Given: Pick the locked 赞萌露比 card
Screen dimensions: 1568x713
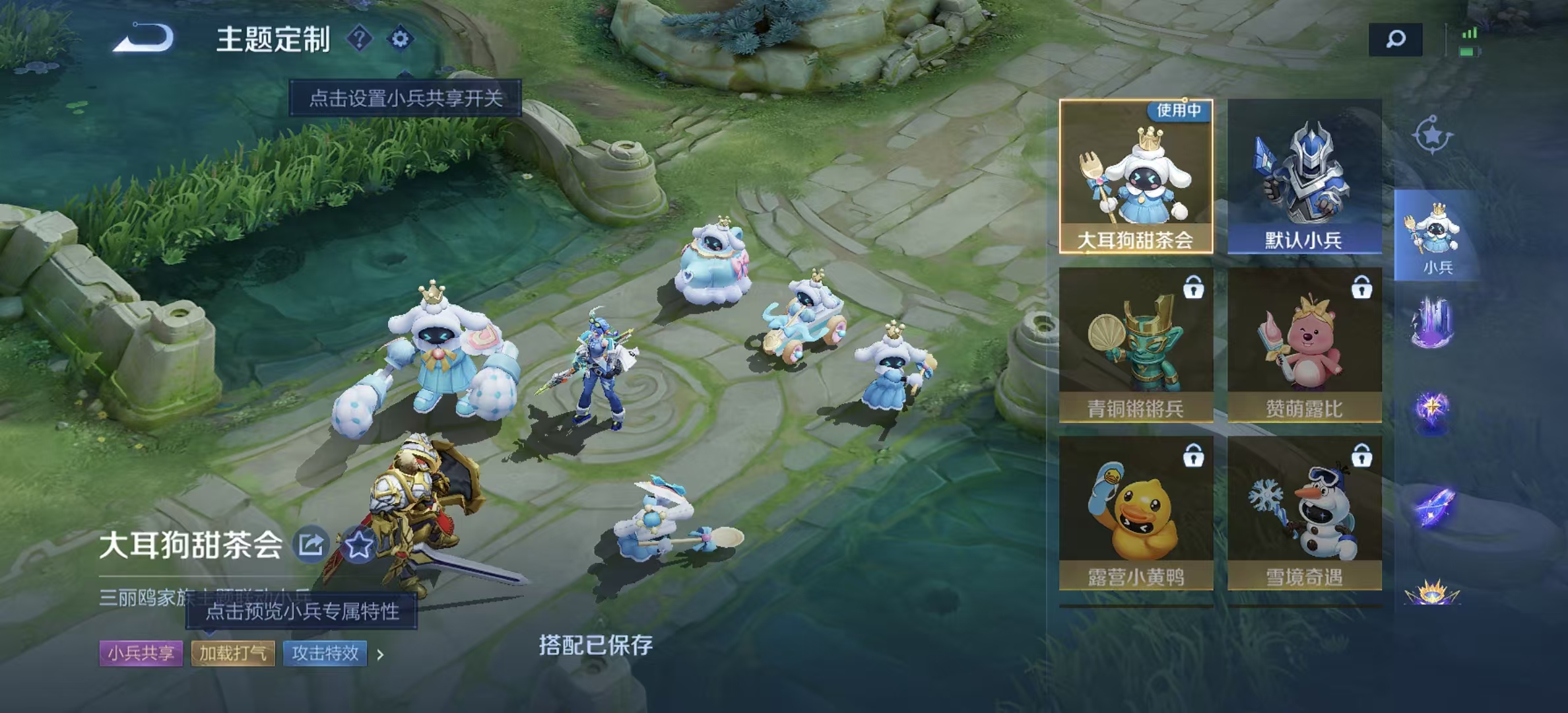Looking at the screenshot, I should (1304, 345).
